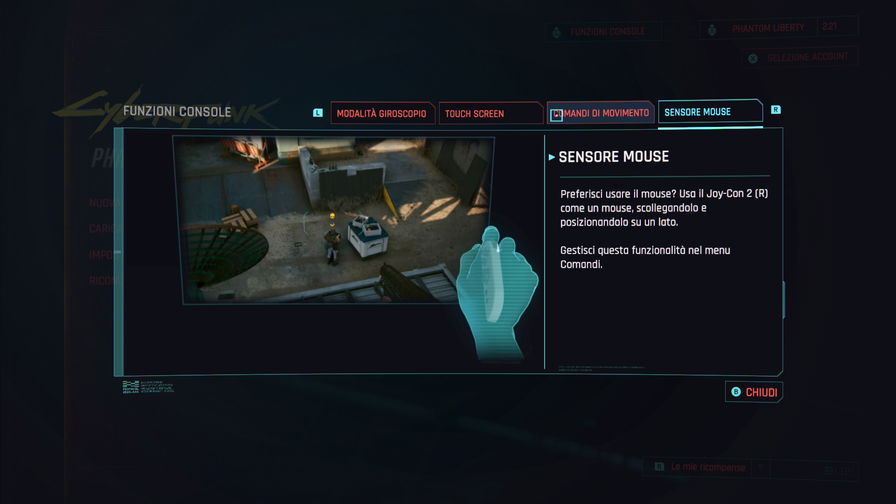This screenshot has height=504, width=896.
Task: Click the mouse sensor preview image
Action: click(333, 219)
